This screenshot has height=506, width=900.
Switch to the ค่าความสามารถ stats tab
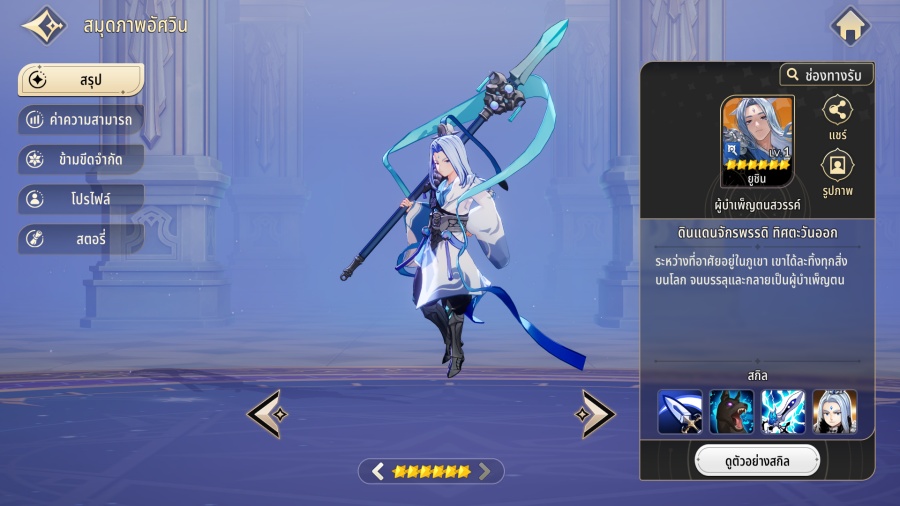tap(80, 120)
